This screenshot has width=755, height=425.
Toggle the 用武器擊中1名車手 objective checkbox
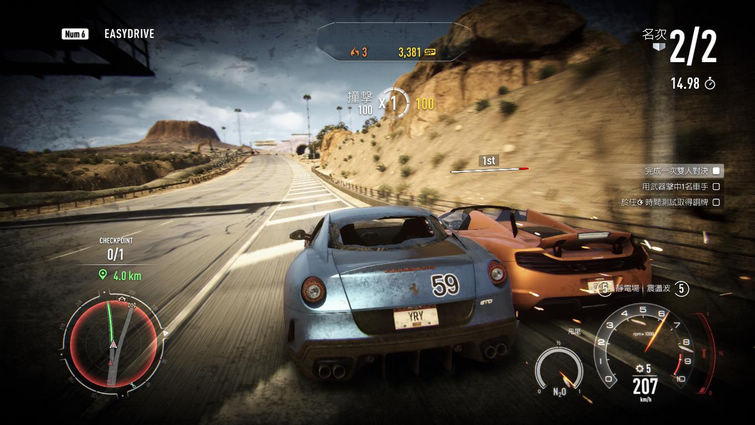[x=716, y=186]
